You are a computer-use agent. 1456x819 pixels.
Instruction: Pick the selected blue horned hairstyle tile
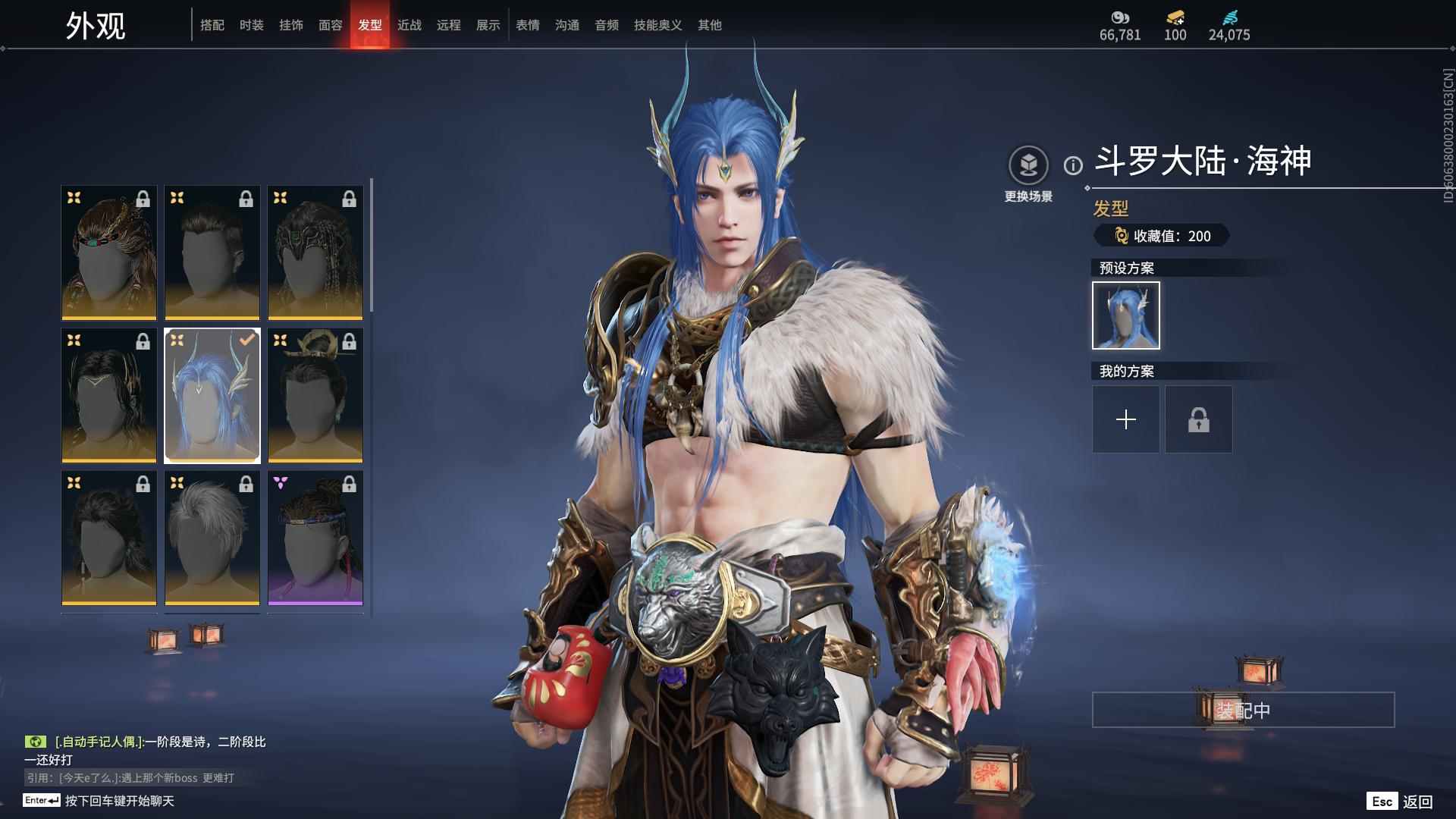212,395
